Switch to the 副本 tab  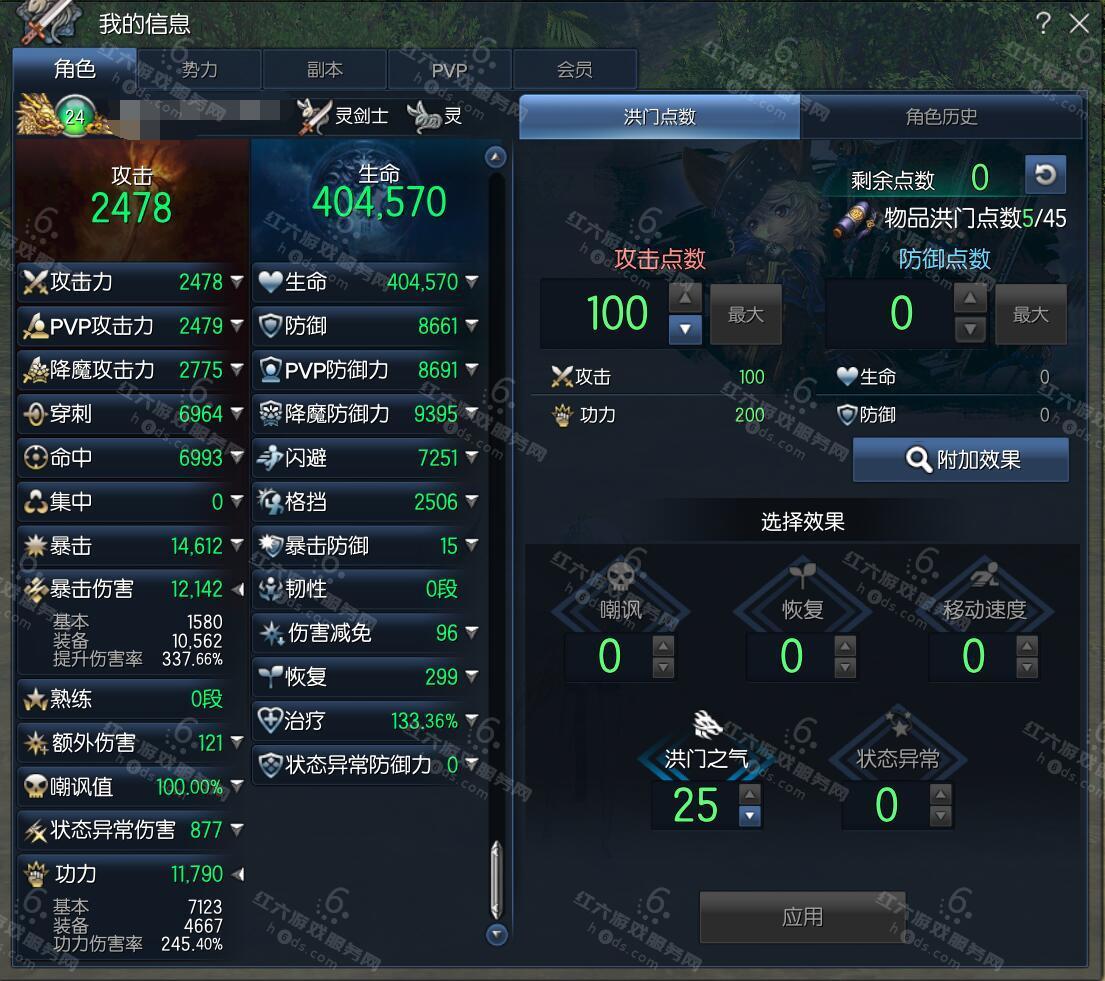coord(325,69)
